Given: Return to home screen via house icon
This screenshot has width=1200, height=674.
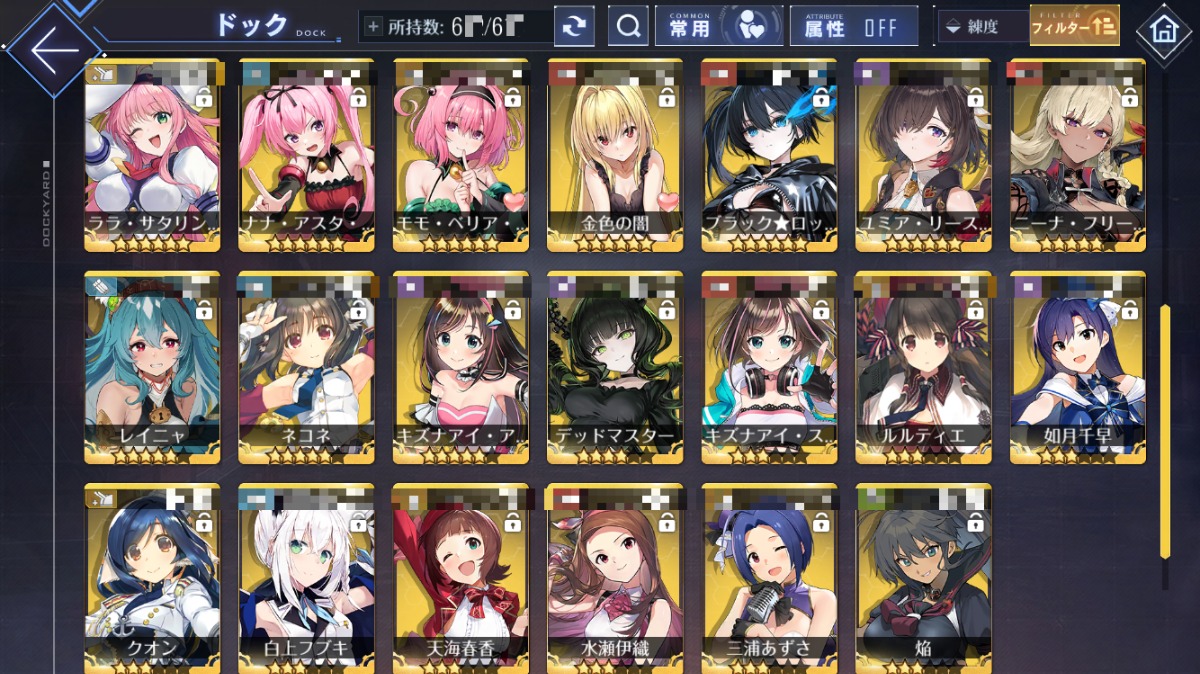Looking at the screenshot, I should (1164, 29).
